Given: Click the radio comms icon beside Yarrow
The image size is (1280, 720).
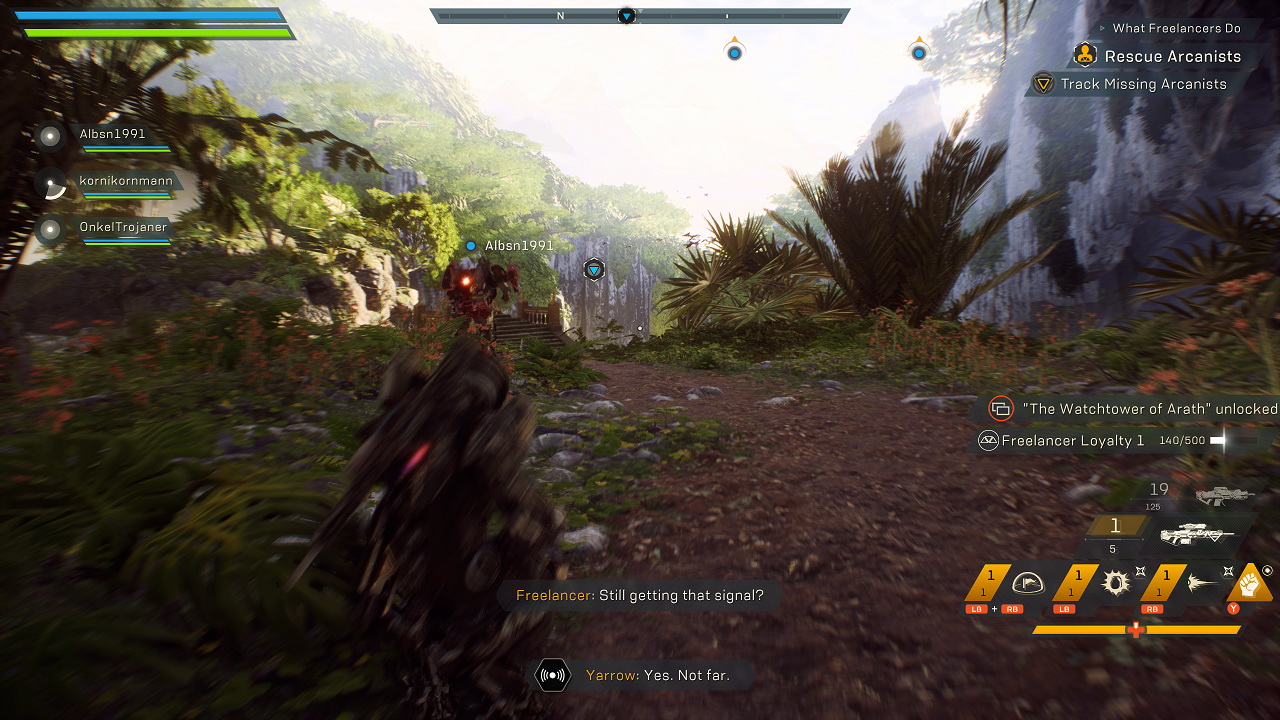Looking at the screenshot, I should point(552,675).
